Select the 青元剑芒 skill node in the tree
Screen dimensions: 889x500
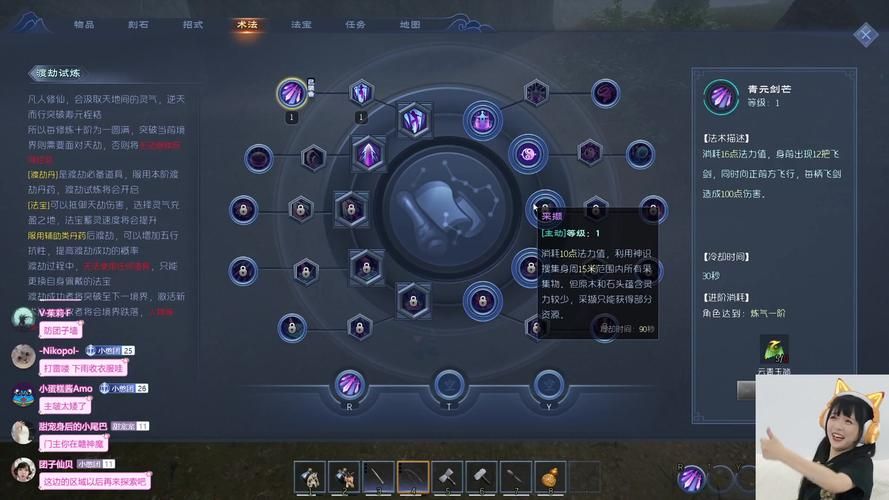tap(292, 93)
